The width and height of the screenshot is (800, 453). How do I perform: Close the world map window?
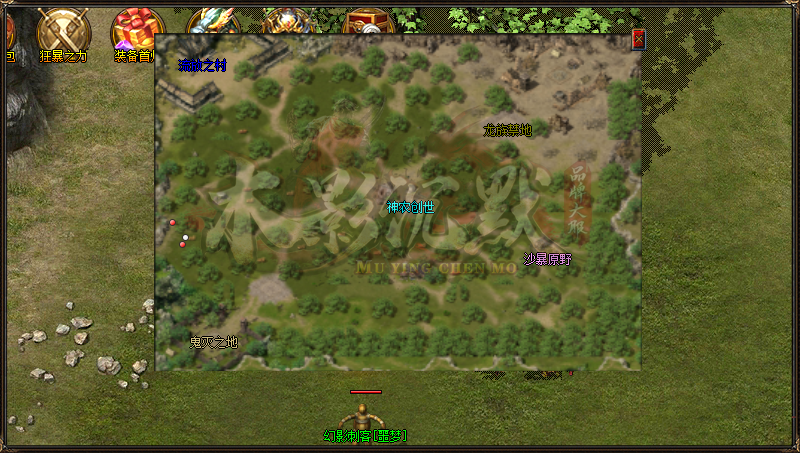pyautogui.click(x=638, y=40)
